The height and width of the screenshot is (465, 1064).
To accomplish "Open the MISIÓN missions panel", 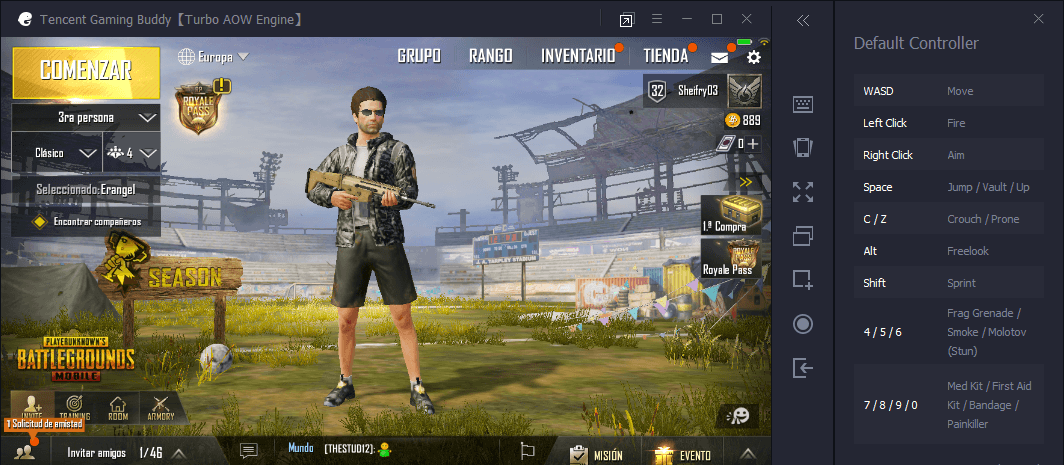I will point(596,454).
